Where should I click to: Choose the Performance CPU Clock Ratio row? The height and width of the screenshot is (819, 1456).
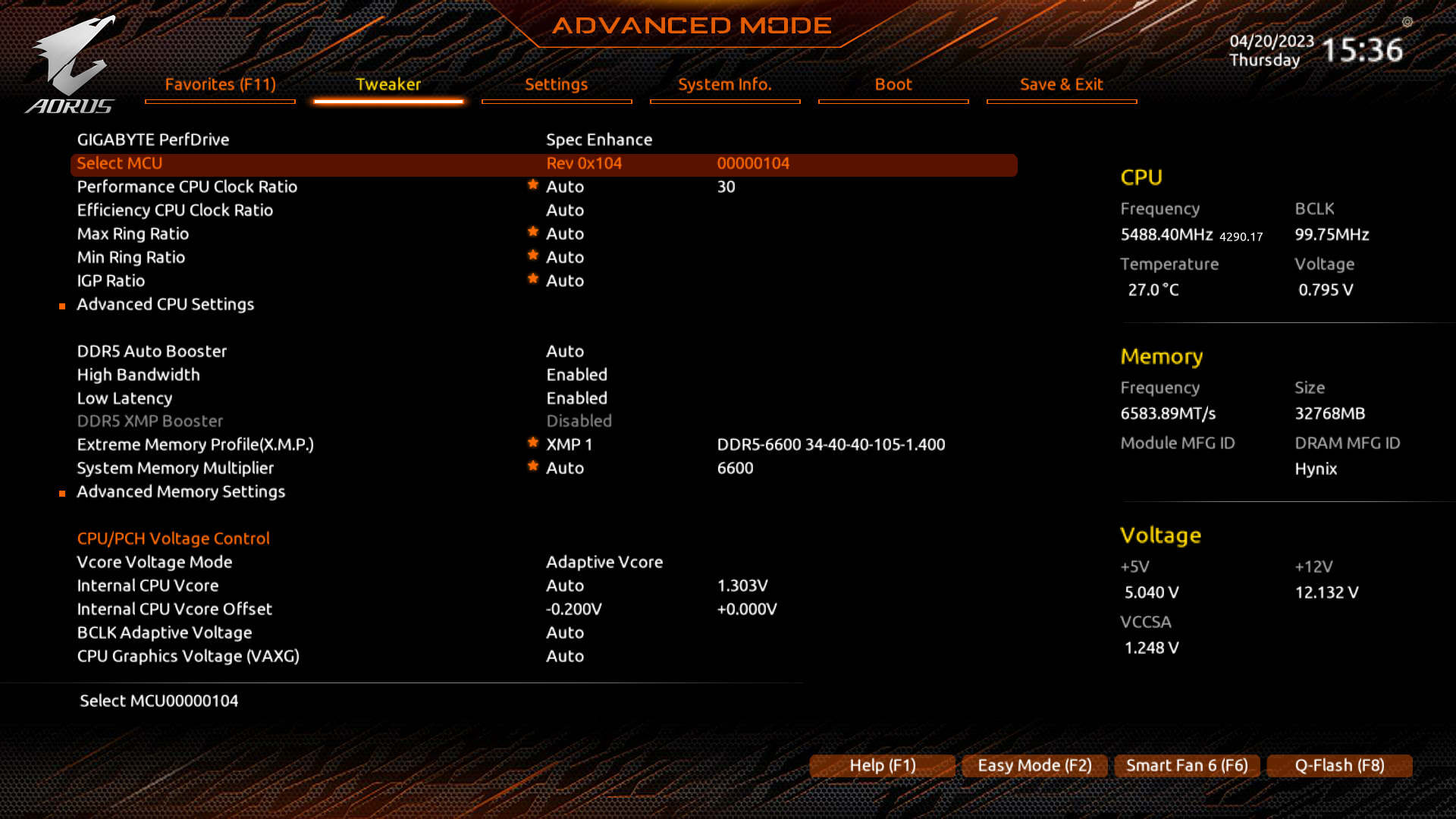[187, 187]
